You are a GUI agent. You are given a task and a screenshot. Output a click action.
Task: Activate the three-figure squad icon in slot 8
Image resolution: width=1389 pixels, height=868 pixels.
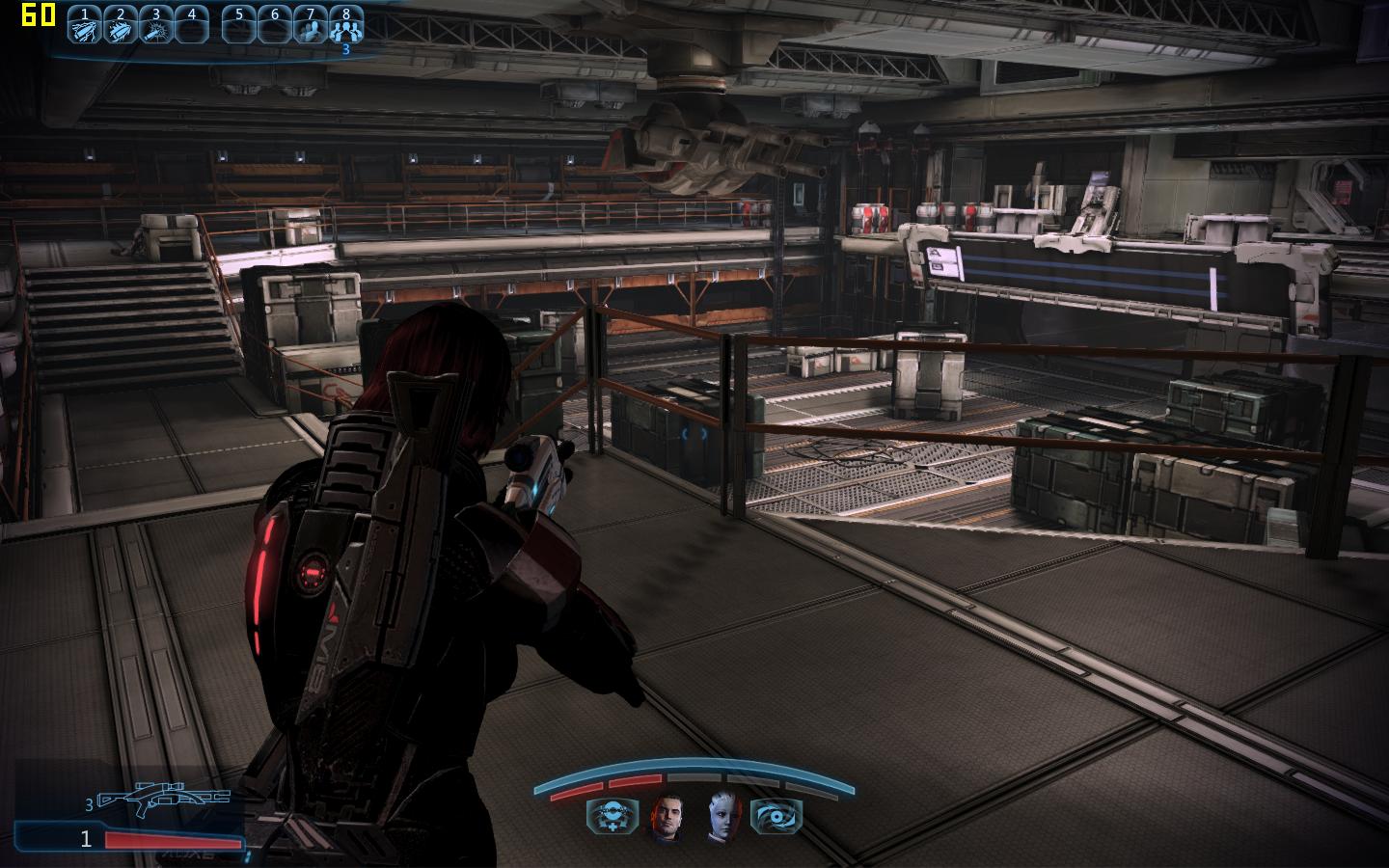pos(345,29)
